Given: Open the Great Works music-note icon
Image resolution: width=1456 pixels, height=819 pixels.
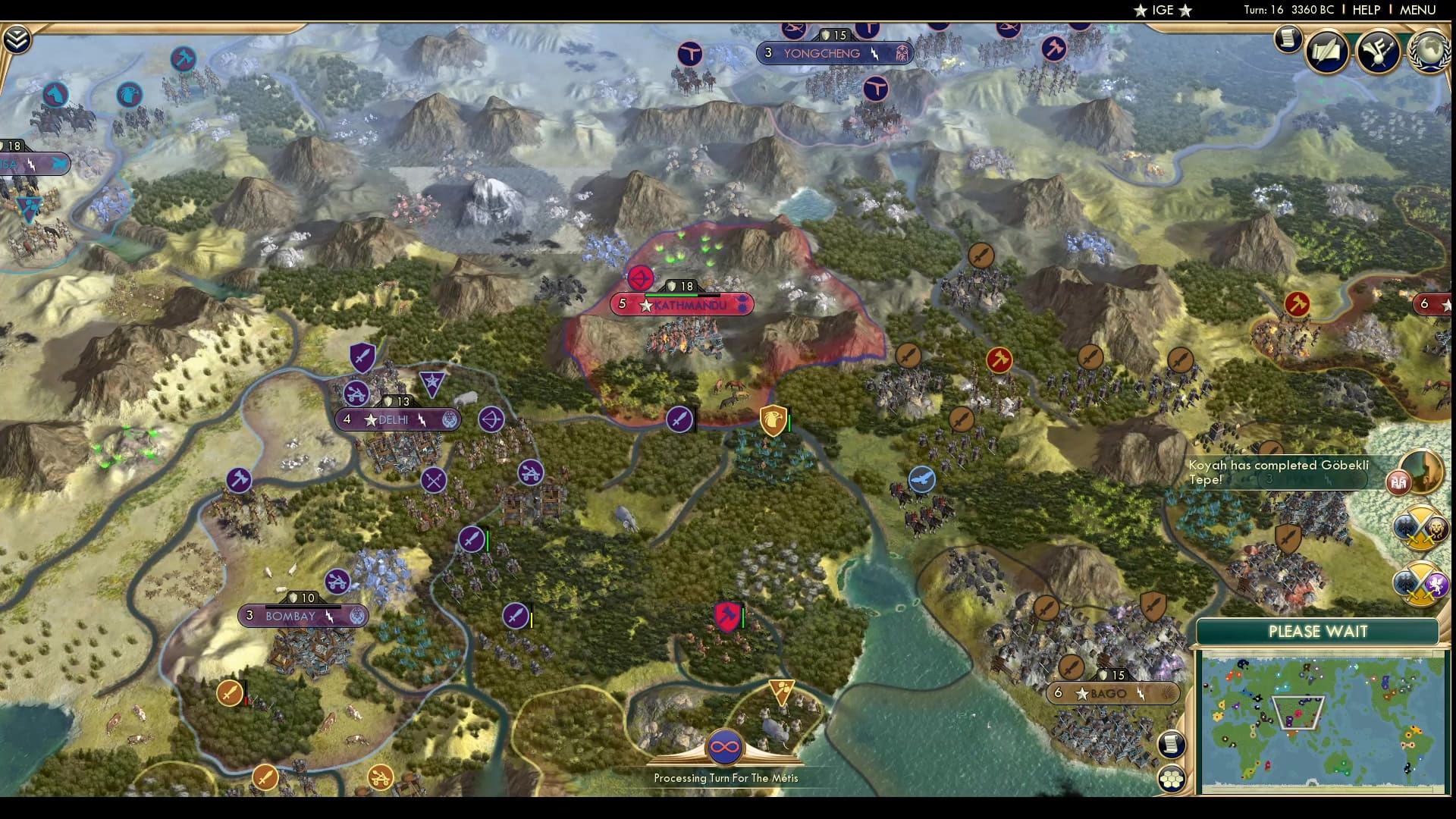Looking at the screenshot, I should coord(1378,50).
